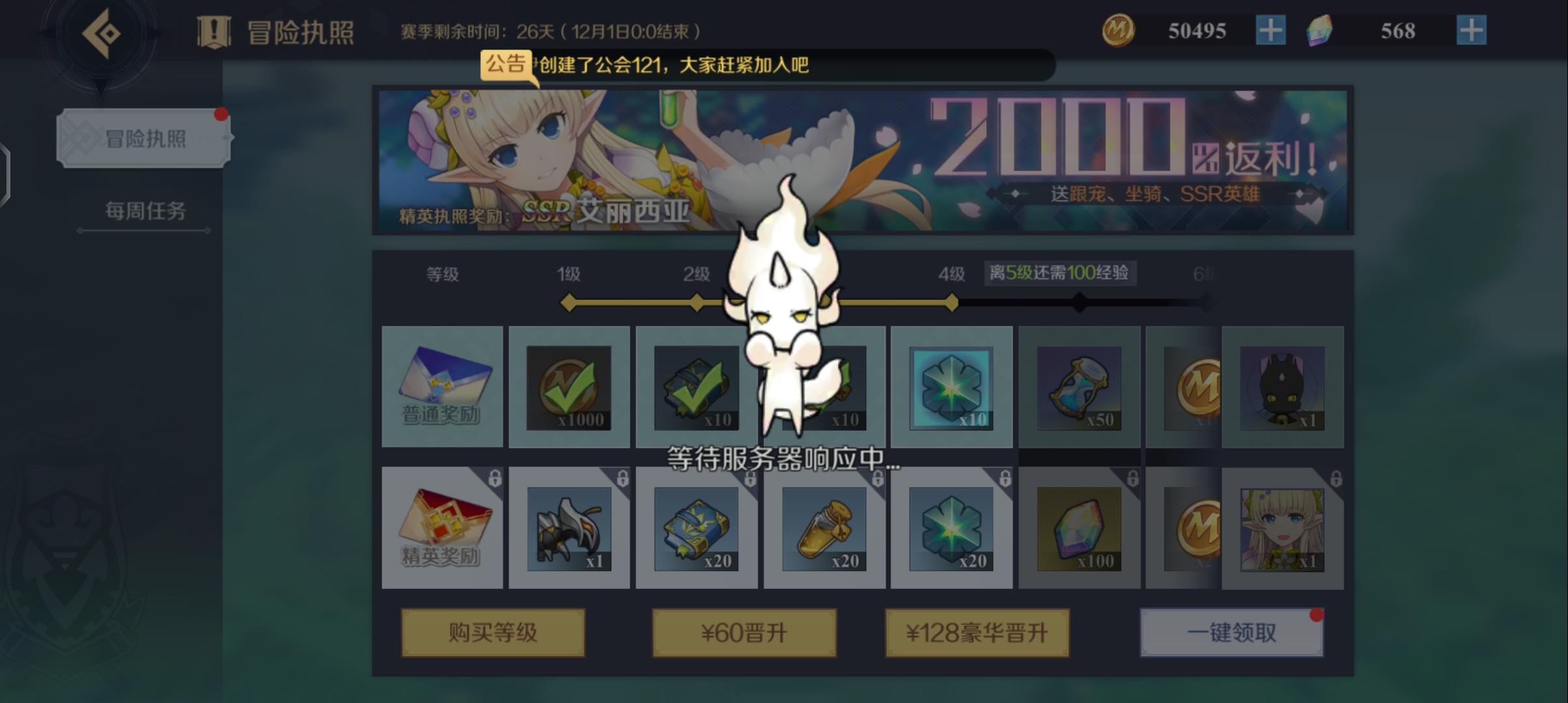This screenshot has height=703, width=1568.
Task: Click the ¥128豪华晋升 button
Action: [x=975, y=631]
